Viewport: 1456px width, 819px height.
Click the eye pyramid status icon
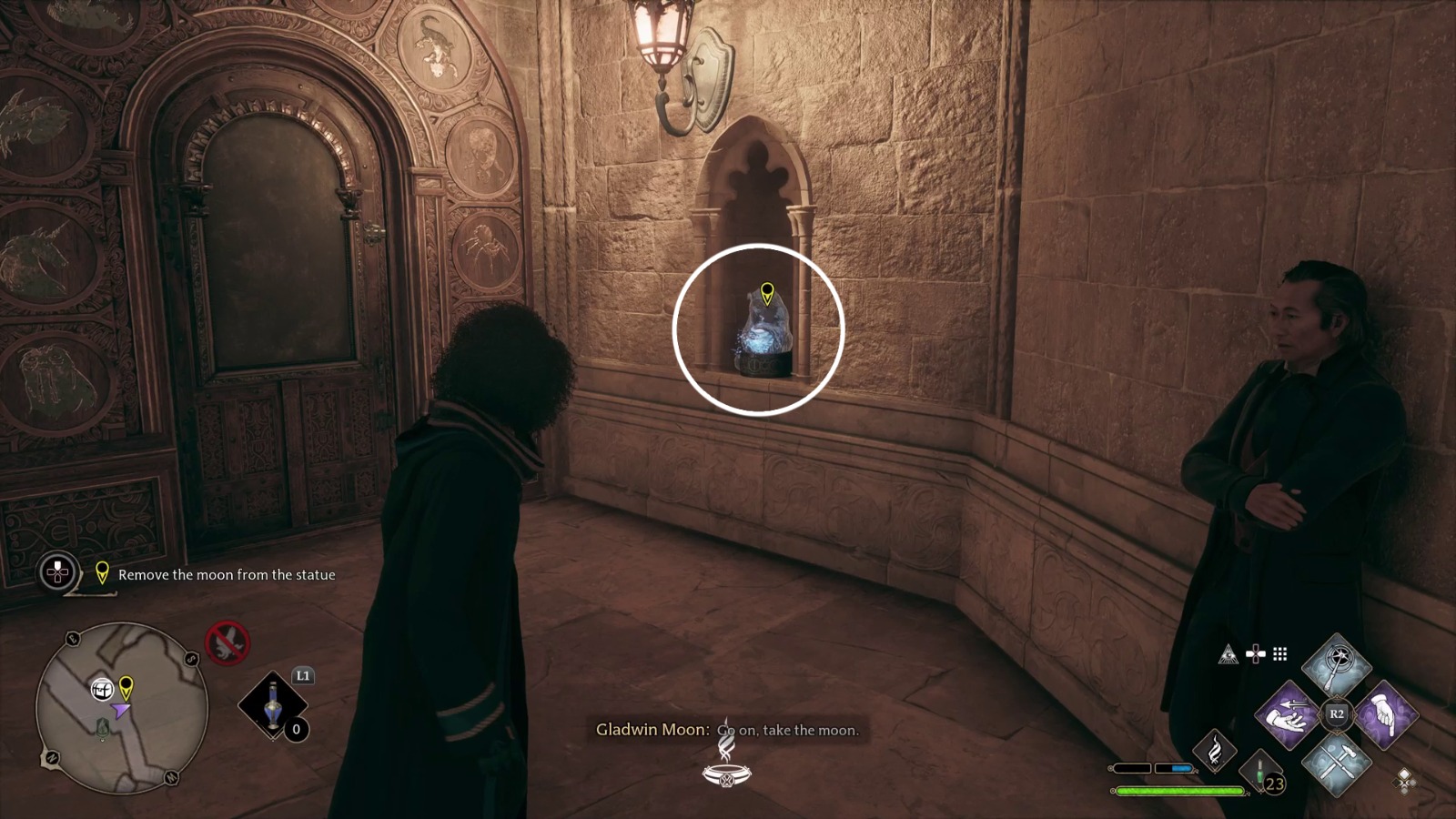pos(1229,654)
